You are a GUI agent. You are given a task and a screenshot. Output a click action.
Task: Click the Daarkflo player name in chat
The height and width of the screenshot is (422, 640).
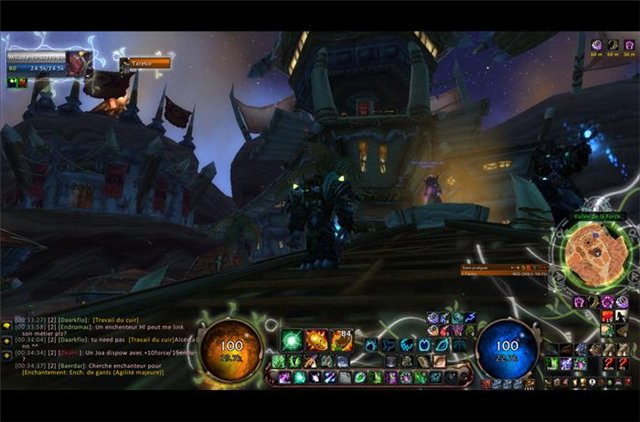click(69, 322)
